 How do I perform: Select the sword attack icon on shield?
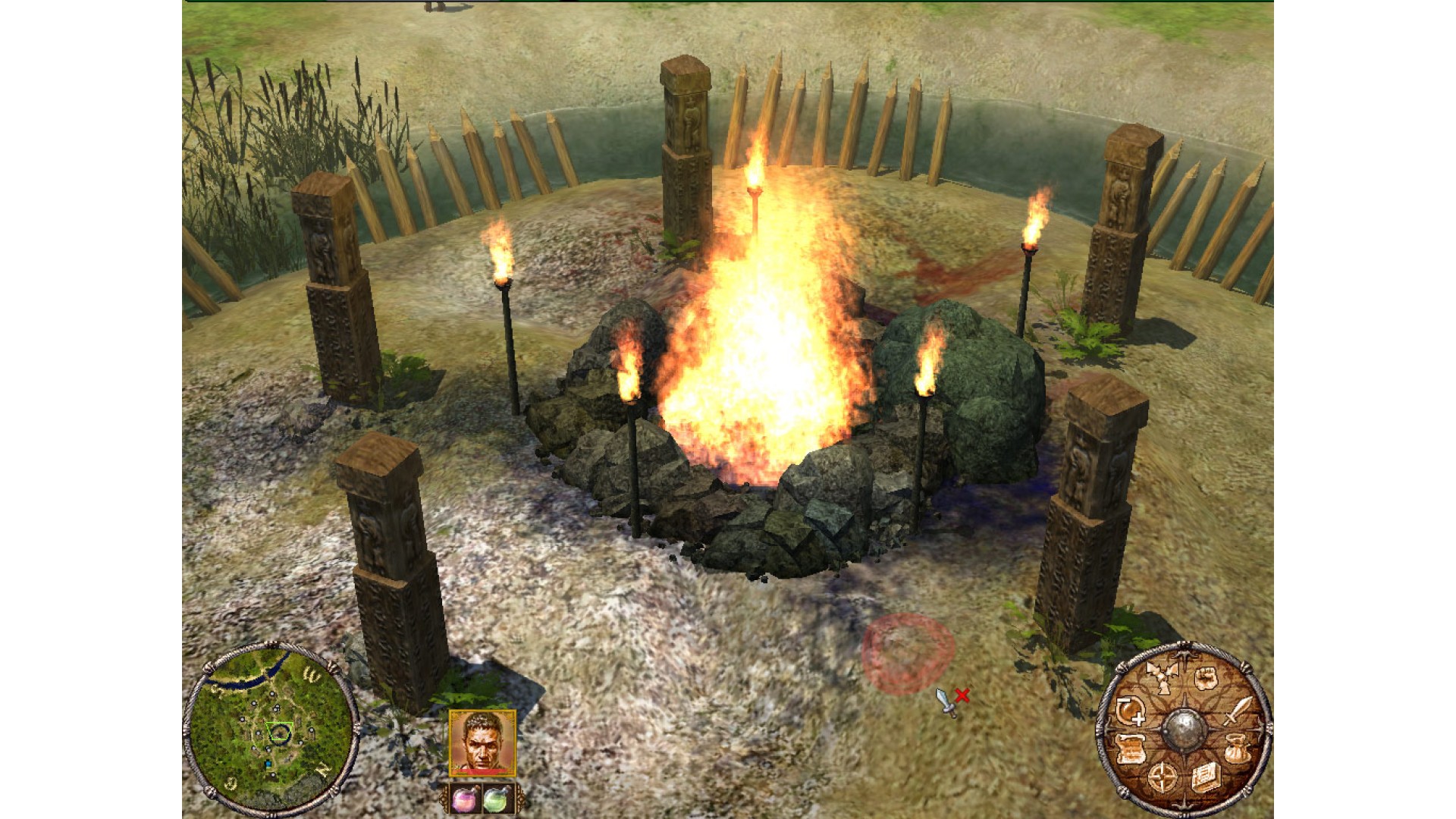(x=1237, y=711)
